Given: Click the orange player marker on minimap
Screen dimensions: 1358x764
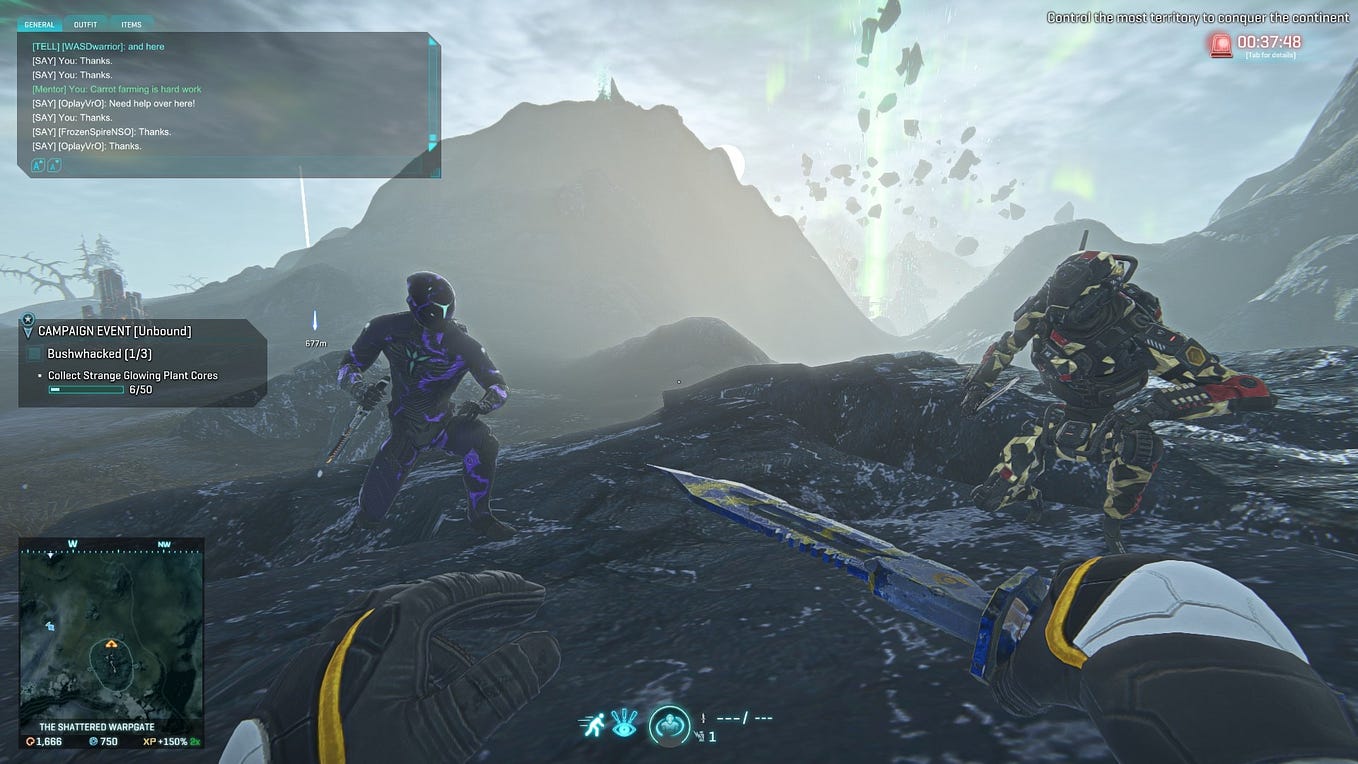Looking at the screenshot, I should click(111, 645).
